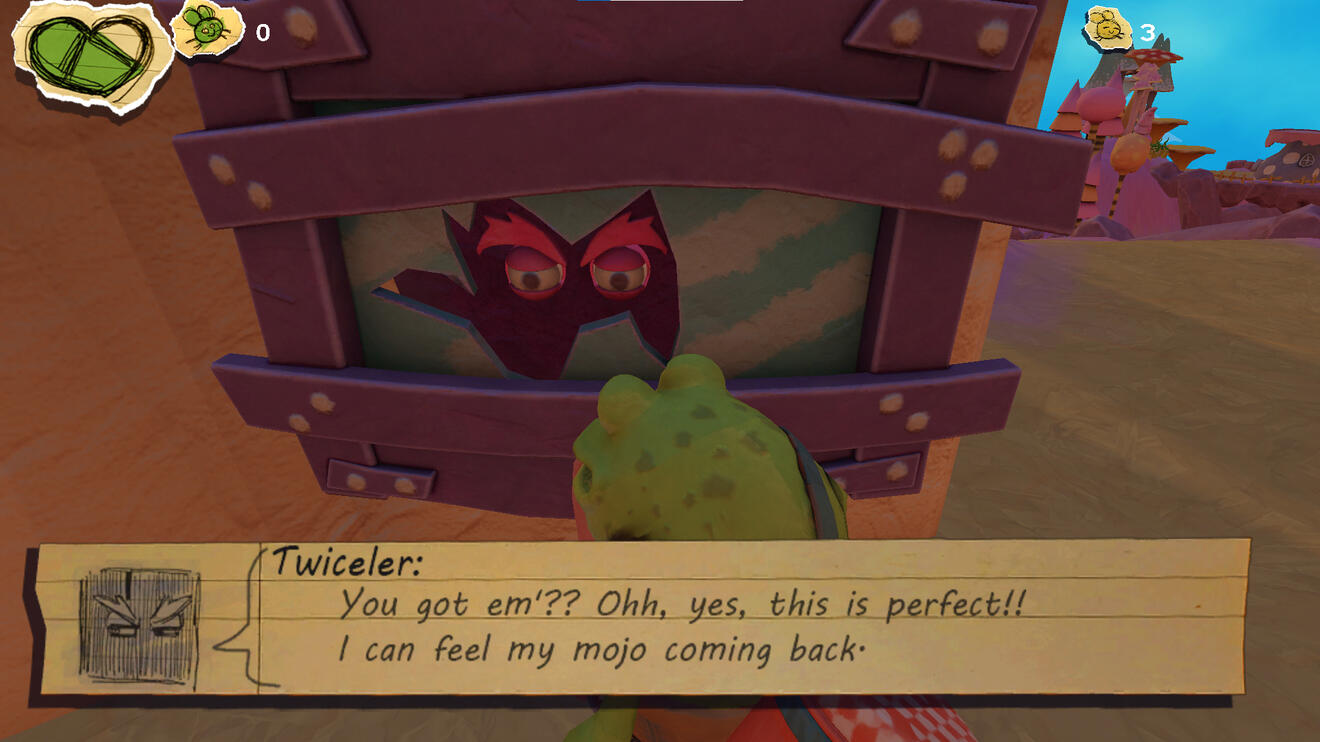1320x742 pixels.
Task: Click Twiceler's sketched portrait in the dialogue
Action: click(x=140, y=627)
